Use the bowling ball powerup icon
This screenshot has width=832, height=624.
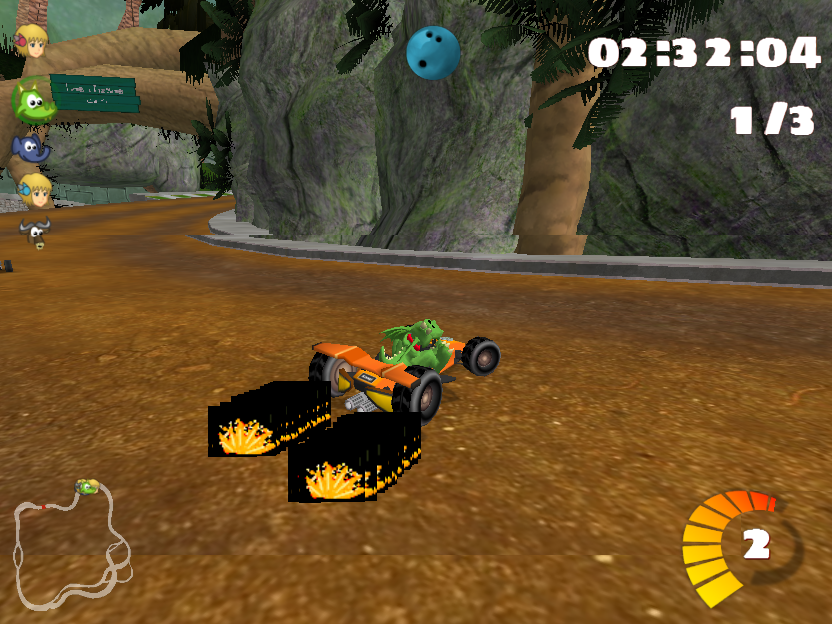[x=433, y=52]
